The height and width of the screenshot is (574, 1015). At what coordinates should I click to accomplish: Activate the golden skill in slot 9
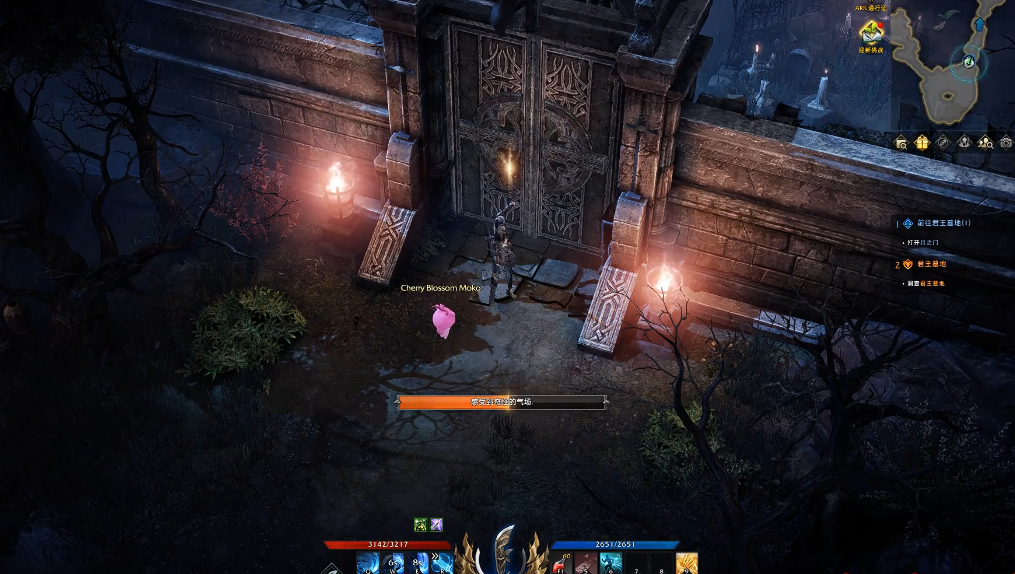click(686, 564)
